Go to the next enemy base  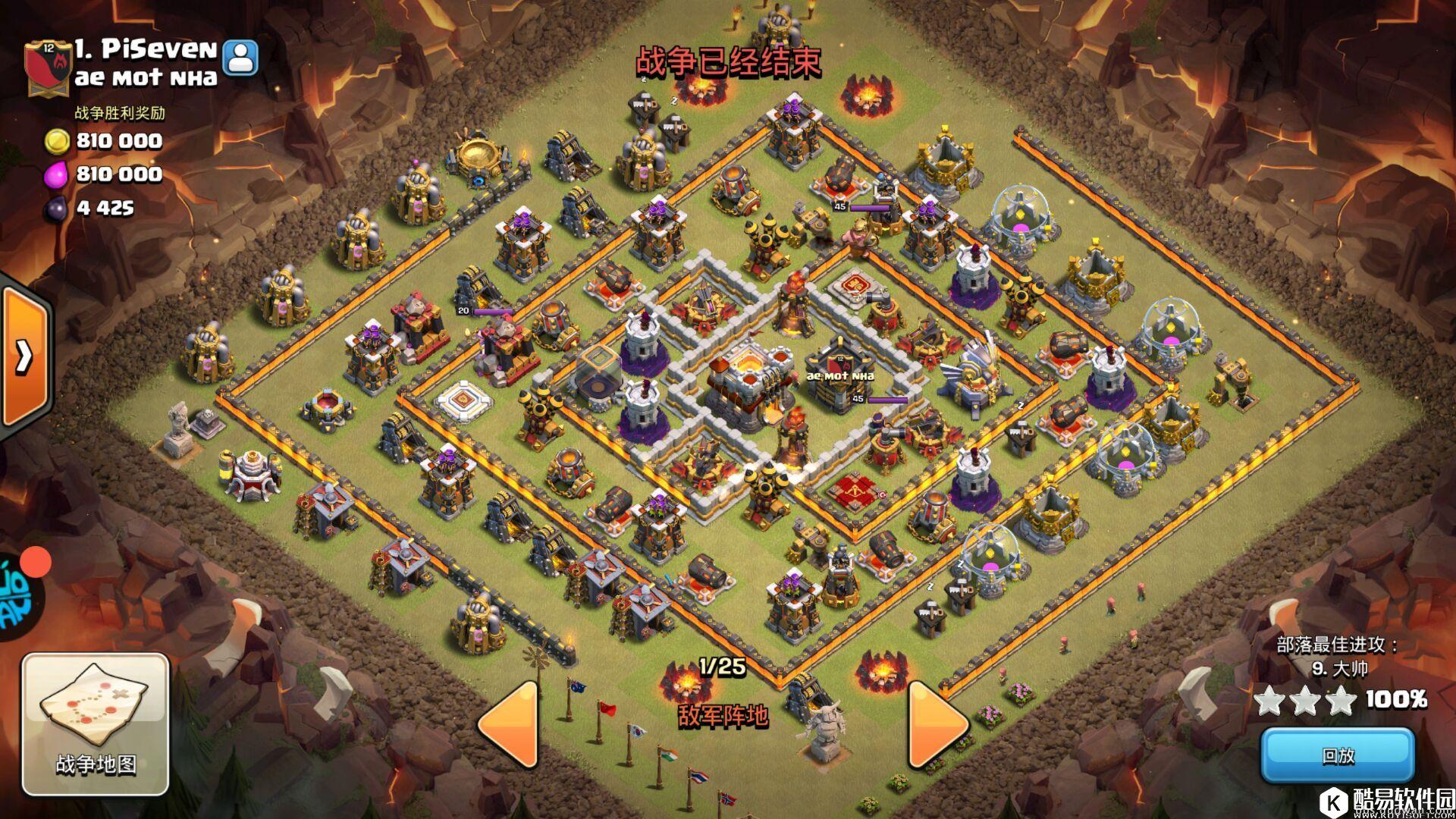937,723
